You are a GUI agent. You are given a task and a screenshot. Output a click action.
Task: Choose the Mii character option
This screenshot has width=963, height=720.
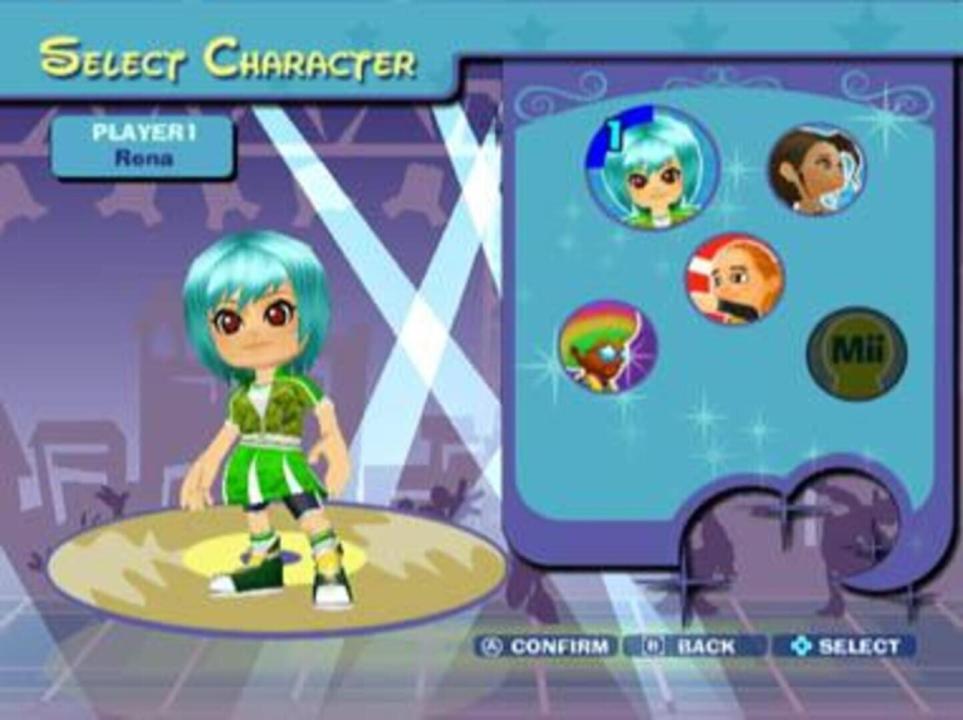tap(856, 353)
